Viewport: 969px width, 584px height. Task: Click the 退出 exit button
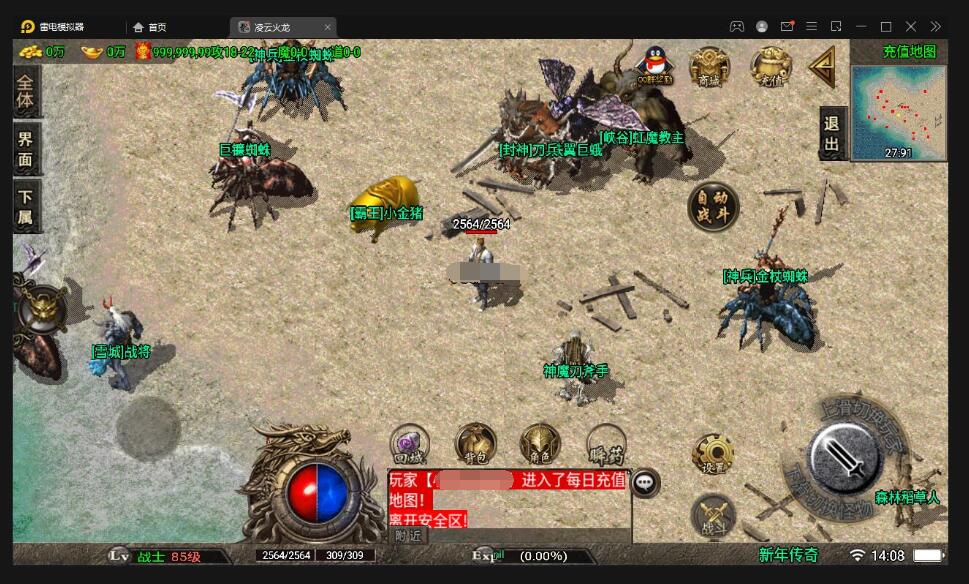coord(832,134)
